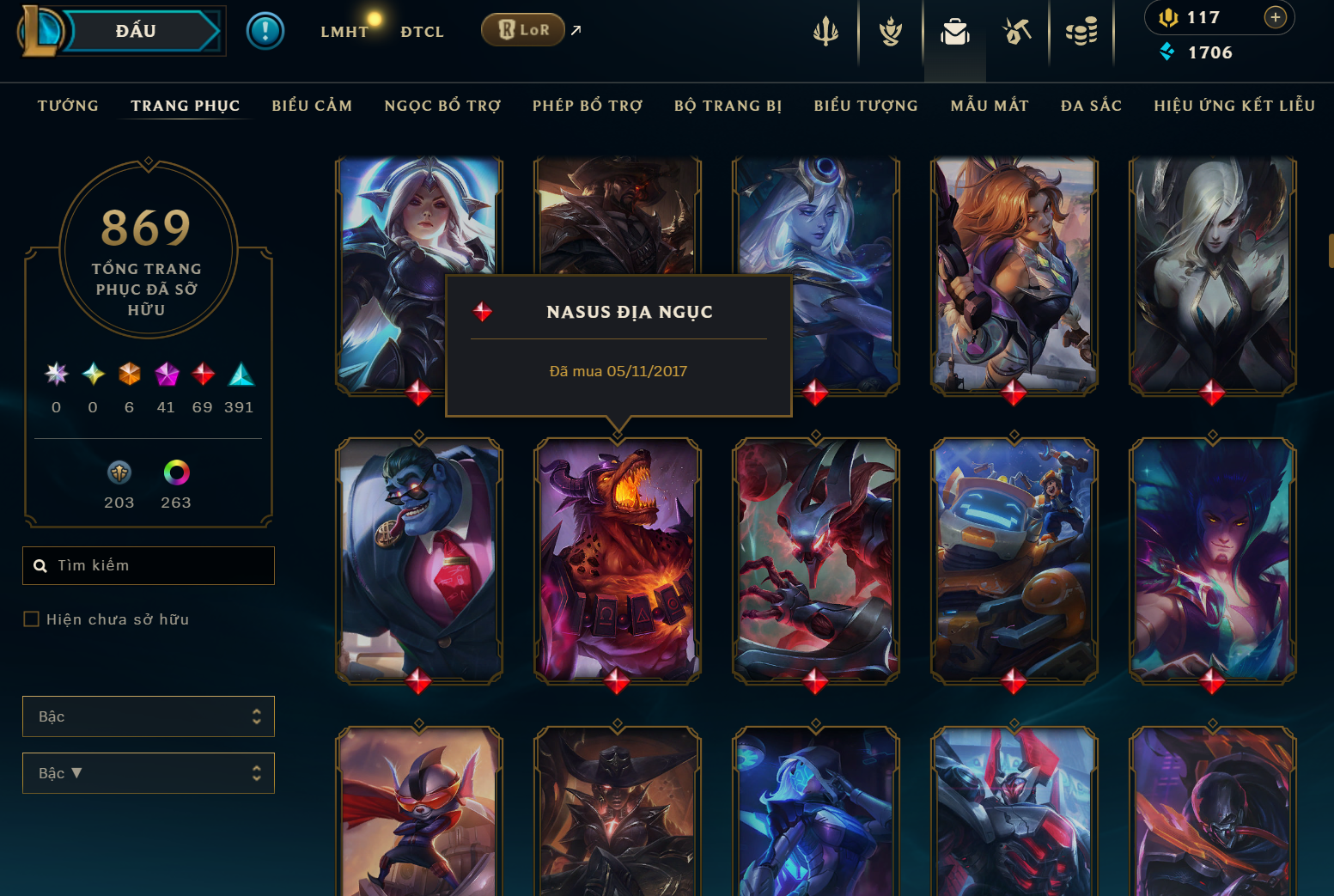Open the blue exclamation alert icon
Screen dimensions: 1334x896
265,32
